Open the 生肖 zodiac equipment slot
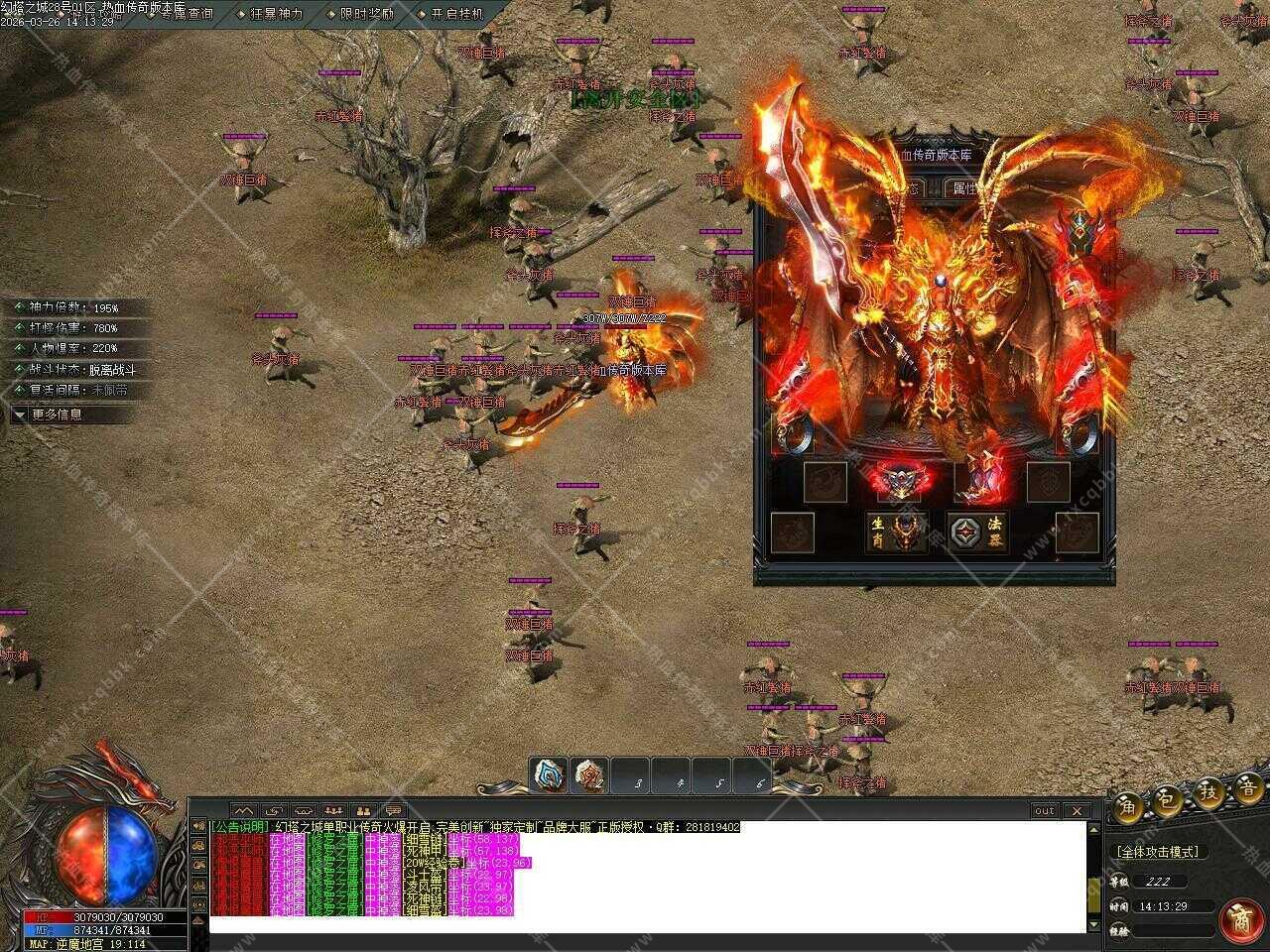 pyautogui.click(x=897, y=532)
